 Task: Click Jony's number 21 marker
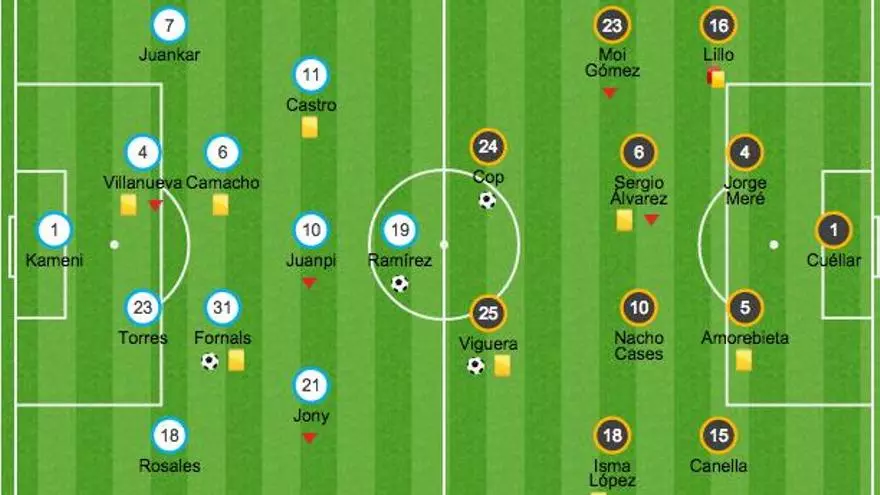[311, 386]
